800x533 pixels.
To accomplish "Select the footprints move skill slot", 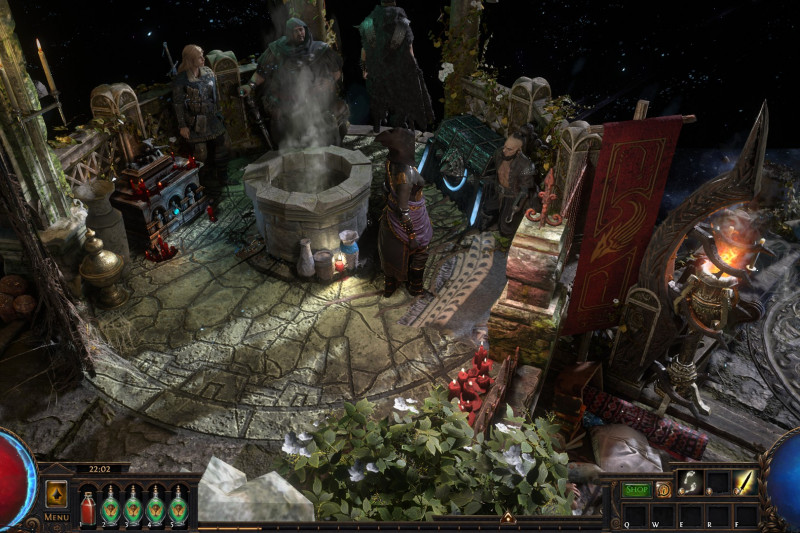I will pyautogui.click(x=690, y=482).
